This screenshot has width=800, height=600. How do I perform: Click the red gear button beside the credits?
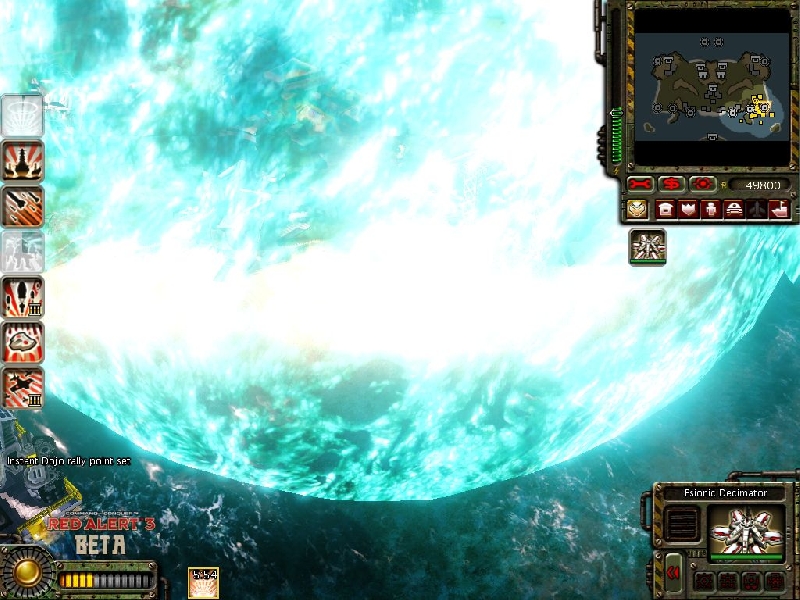702,185
